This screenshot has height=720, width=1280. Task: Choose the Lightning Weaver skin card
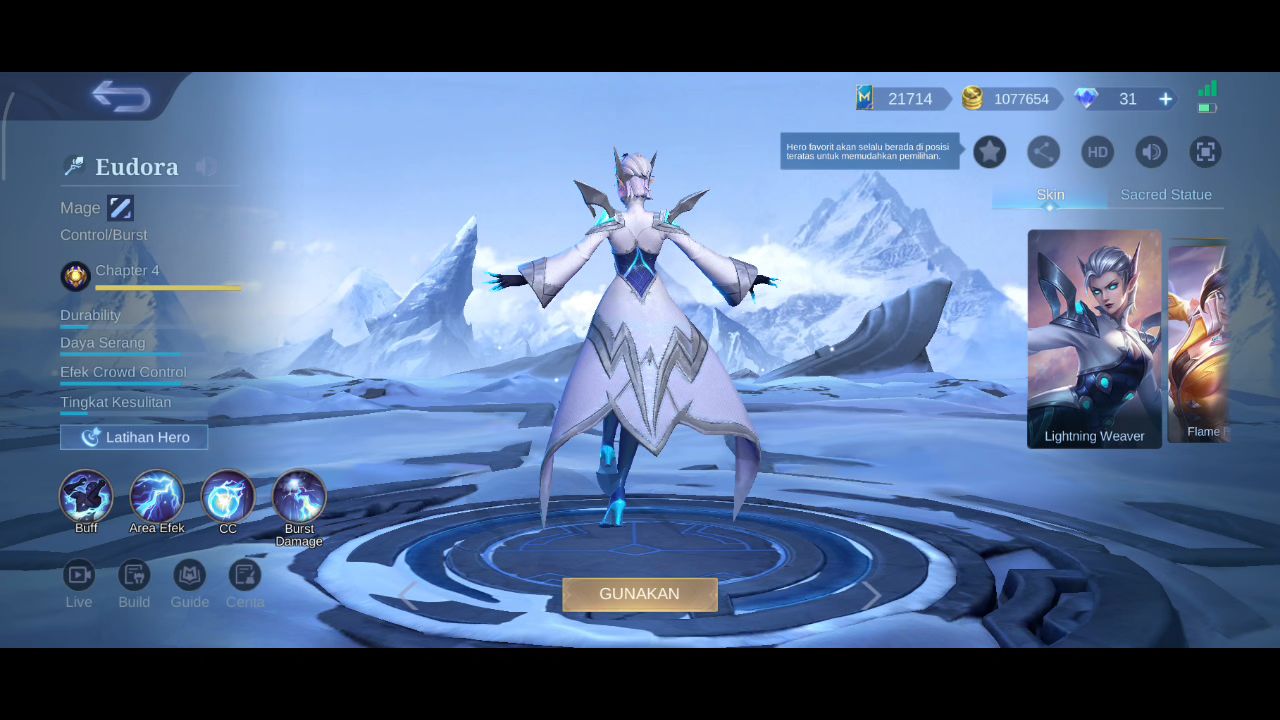tap(1094, 338)
